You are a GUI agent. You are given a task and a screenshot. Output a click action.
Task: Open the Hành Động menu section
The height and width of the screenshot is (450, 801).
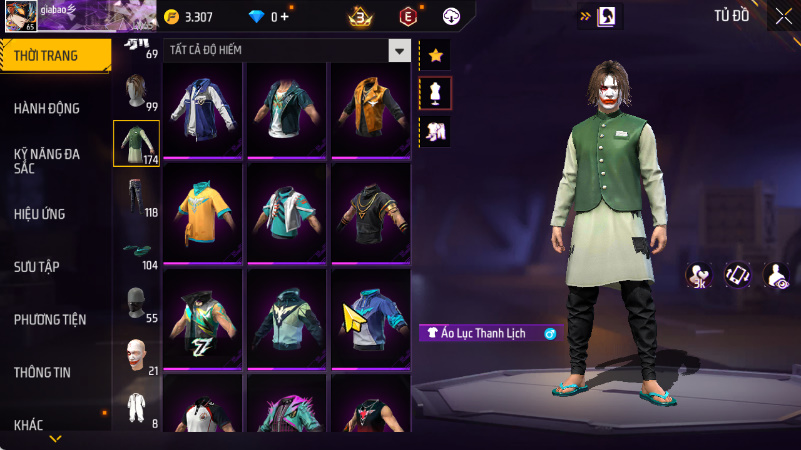[x=47, y=108]
